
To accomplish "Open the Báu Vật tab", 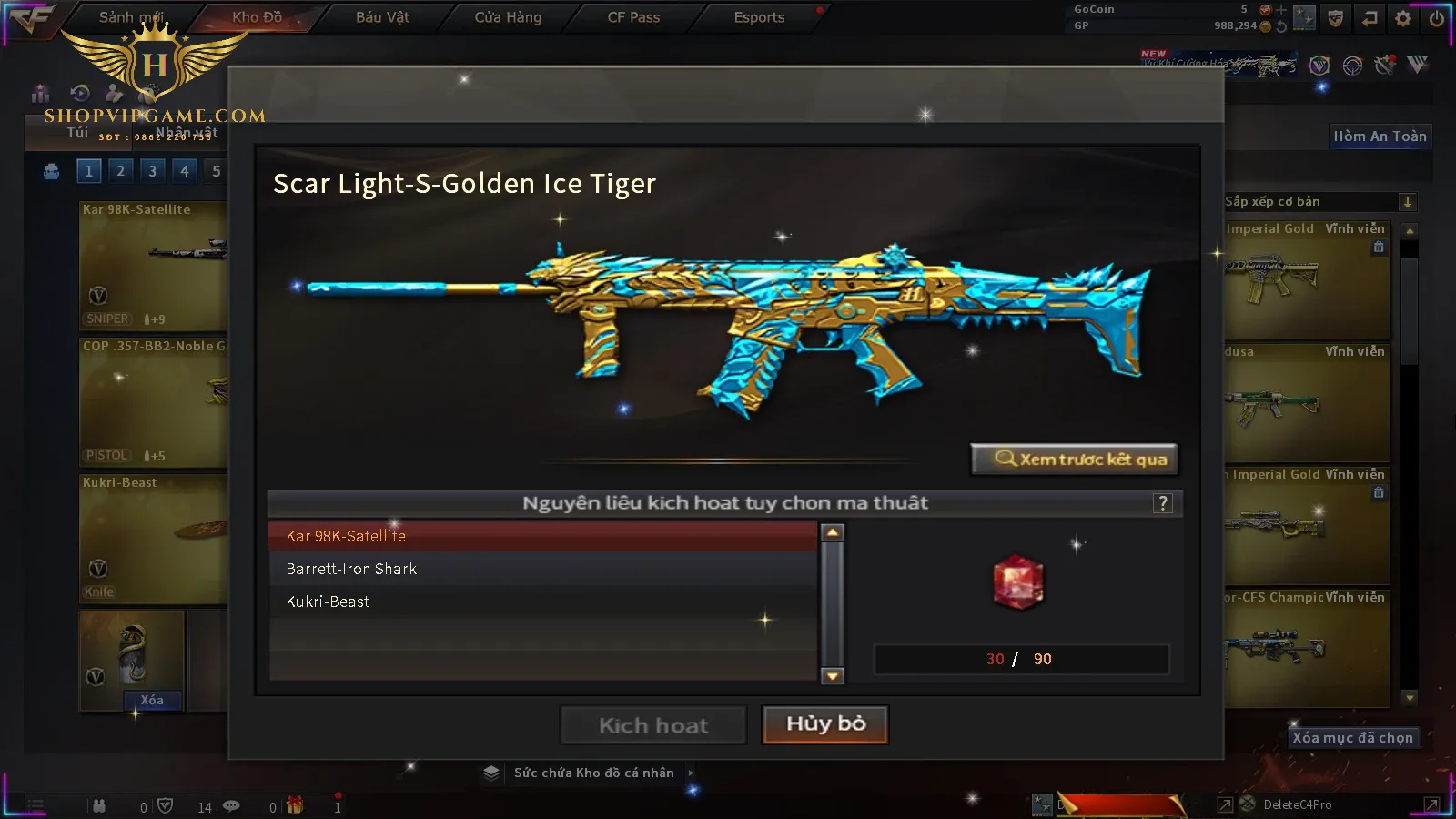I will pos(382,17).
